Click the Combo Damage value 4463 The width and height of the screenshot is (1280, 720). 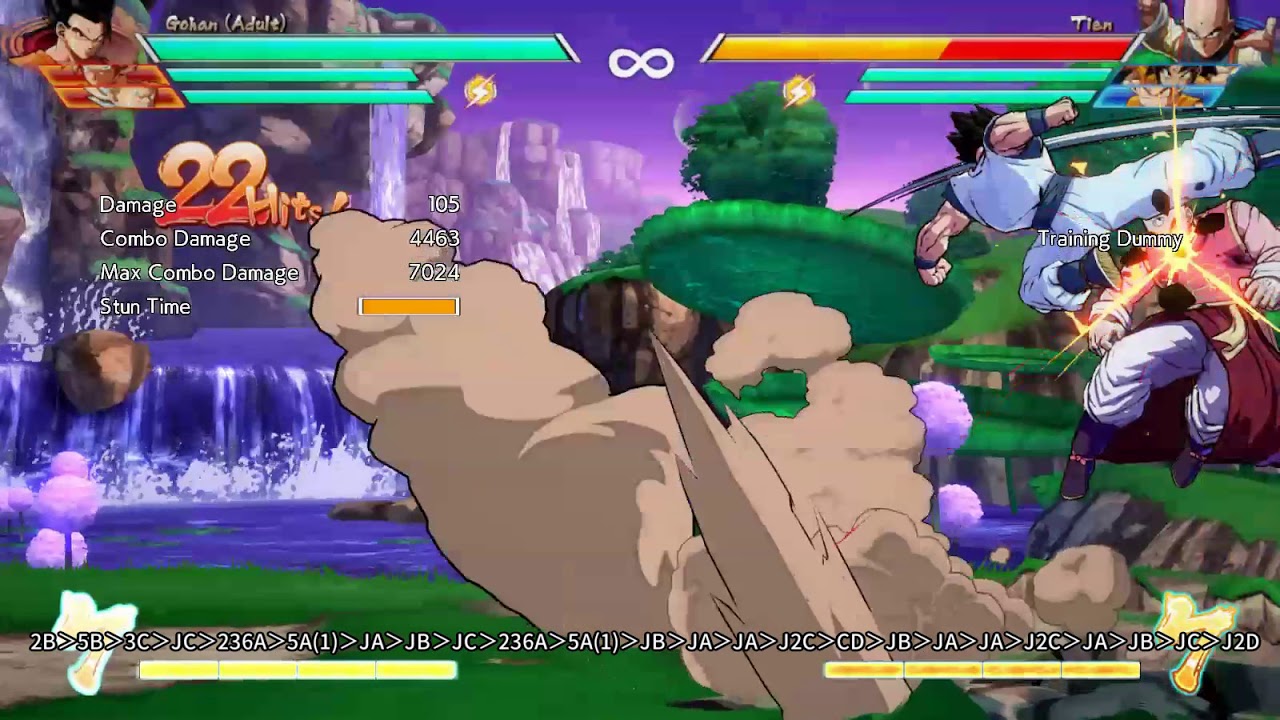point(437,238)
